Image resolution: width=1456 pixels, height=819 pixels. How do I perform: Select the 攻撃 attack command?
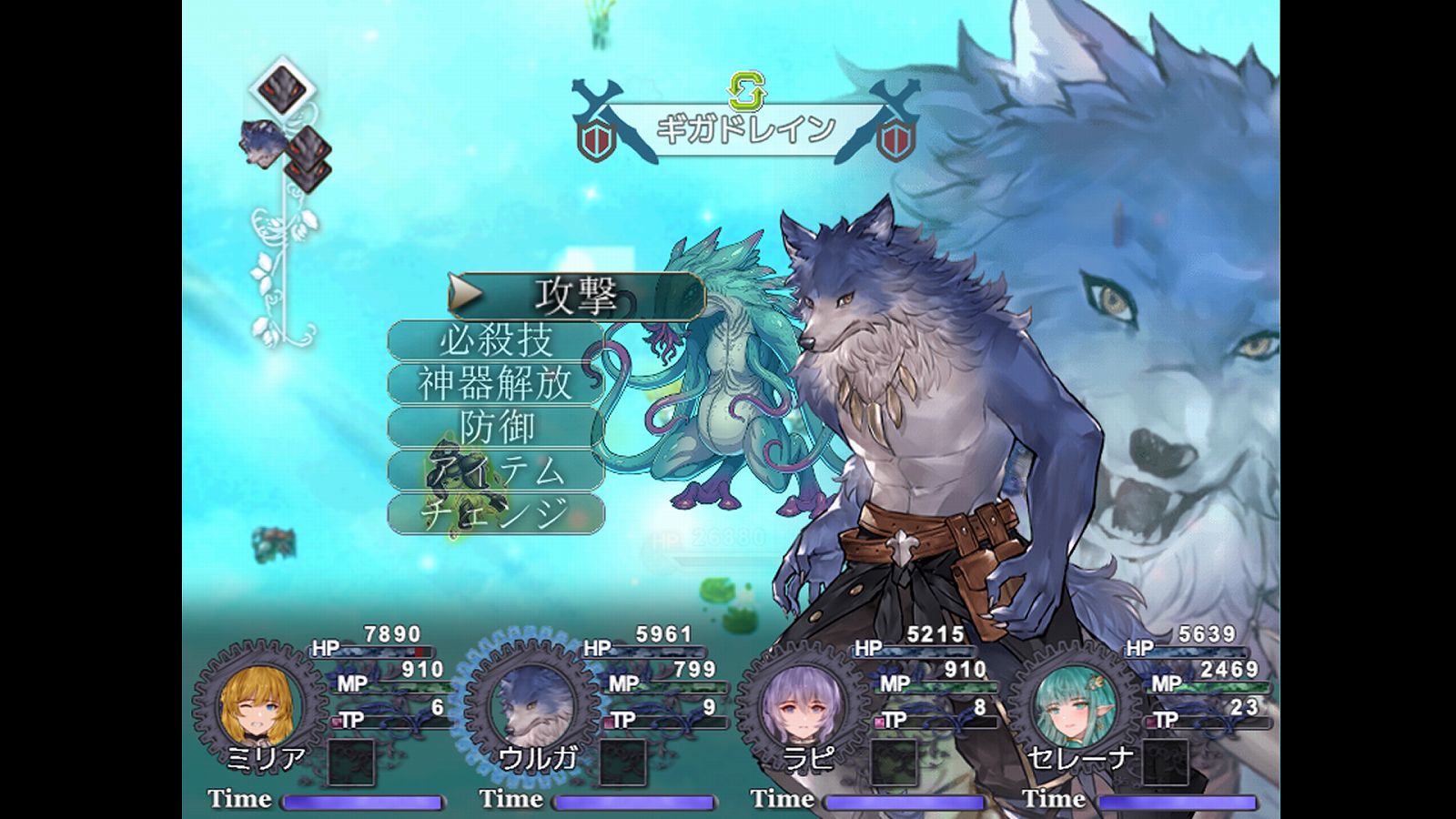[x=576, y=296]
